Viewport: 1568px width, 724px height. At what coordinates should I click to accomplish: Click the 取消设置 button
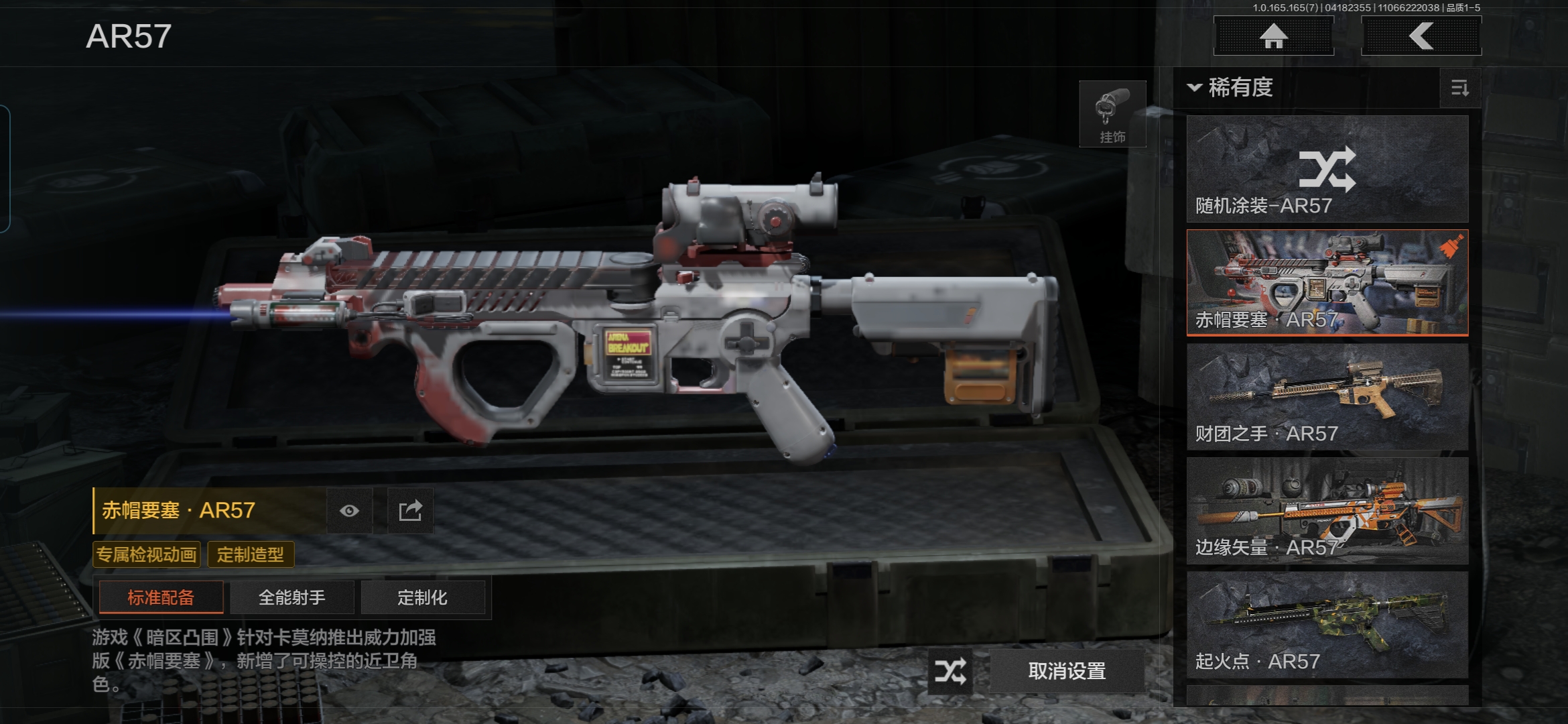[1067, 671]
